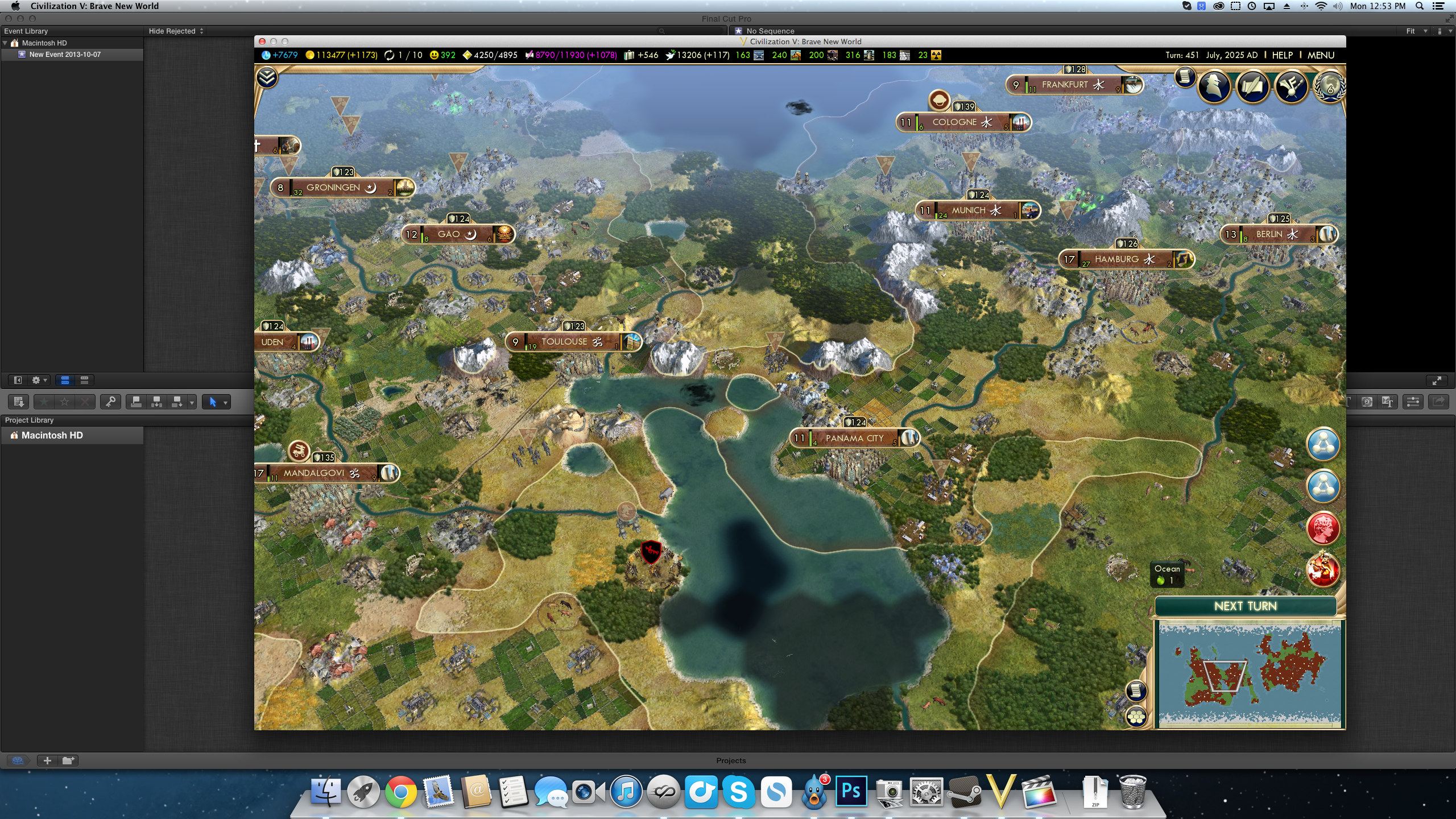
Task: Select the red marble bust notification
Action: click(1322, 528)
